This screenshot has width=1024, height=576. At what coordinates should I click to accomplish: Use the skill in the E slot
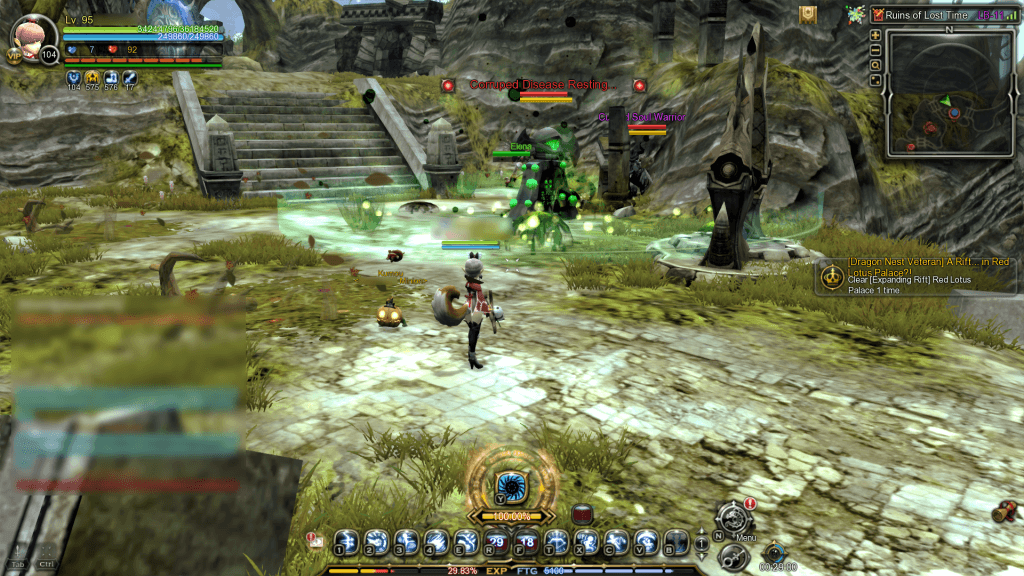pyautogui.click(x=465, y=542)
